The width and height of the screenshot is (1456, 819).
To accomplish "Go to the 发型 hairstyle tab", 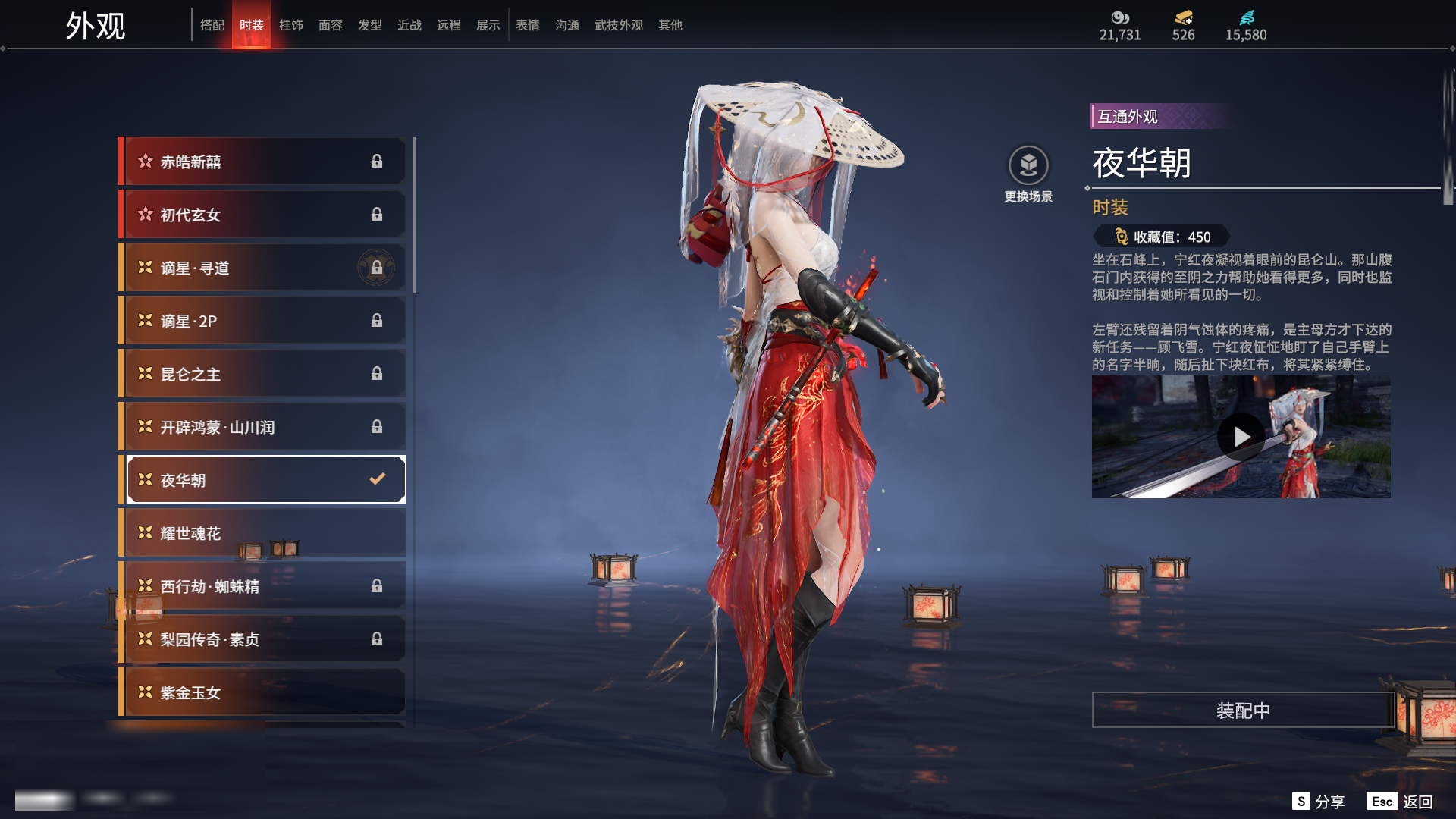I will point(370,25).
